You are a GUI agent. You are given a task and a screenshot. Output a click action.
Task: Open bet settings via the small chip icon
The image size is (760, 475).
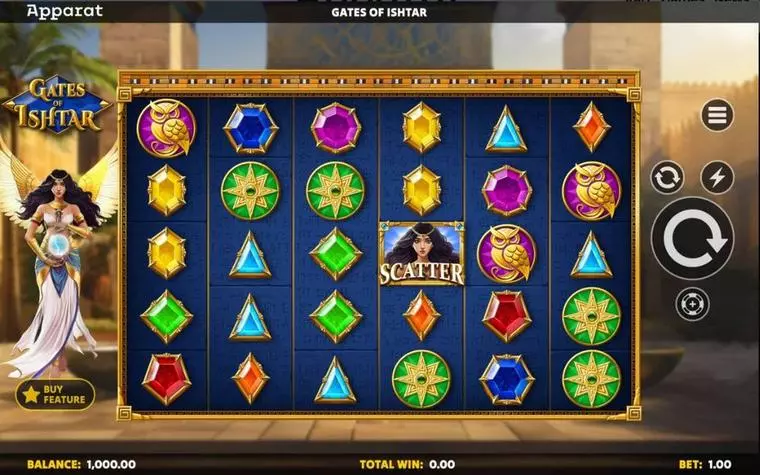(x=692, y=303)
